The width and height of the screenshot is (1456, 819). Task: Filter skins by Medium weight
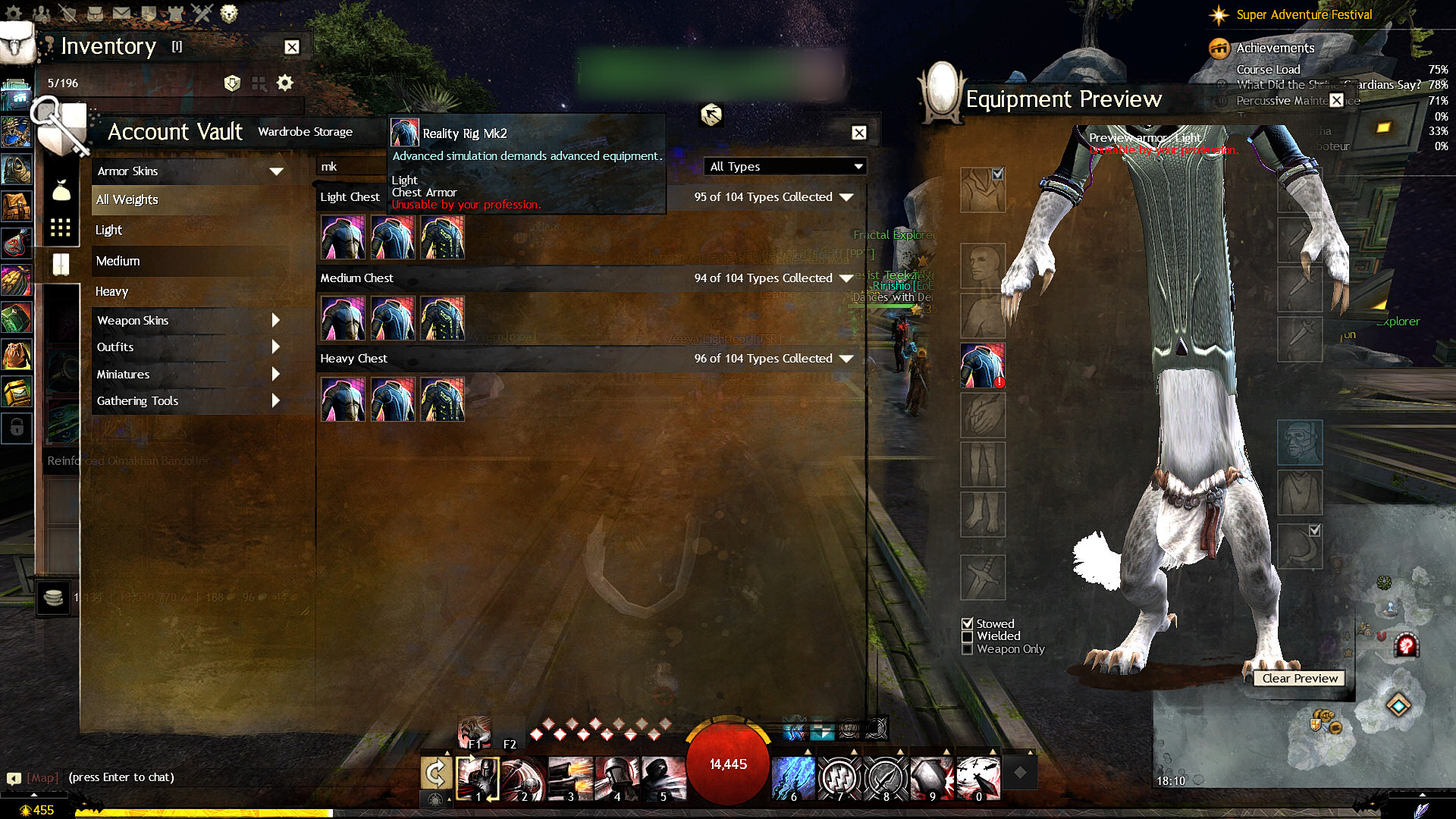point(118,262)
